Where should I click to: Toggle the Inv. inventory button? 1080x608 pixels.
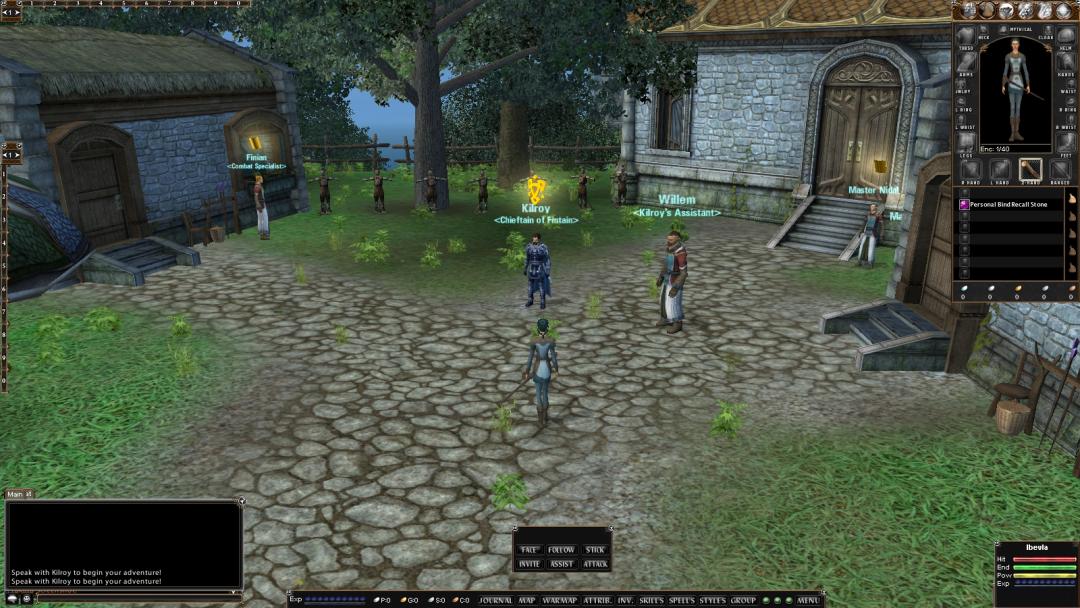[625, 600]
